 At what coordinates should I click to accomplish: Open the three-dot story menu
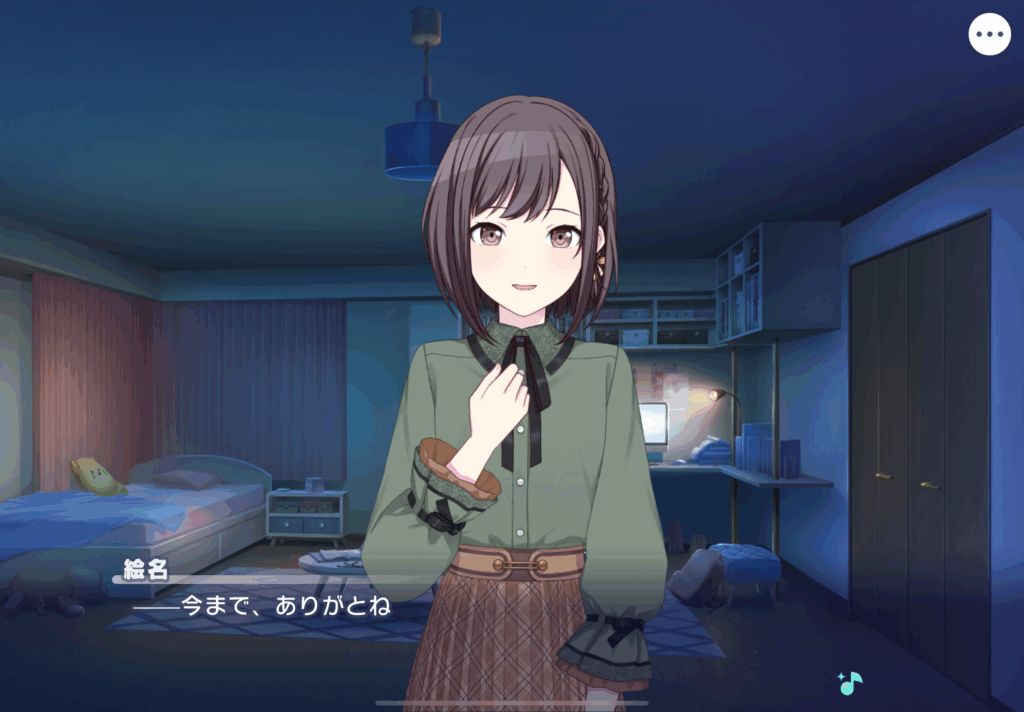coord(989,35)
